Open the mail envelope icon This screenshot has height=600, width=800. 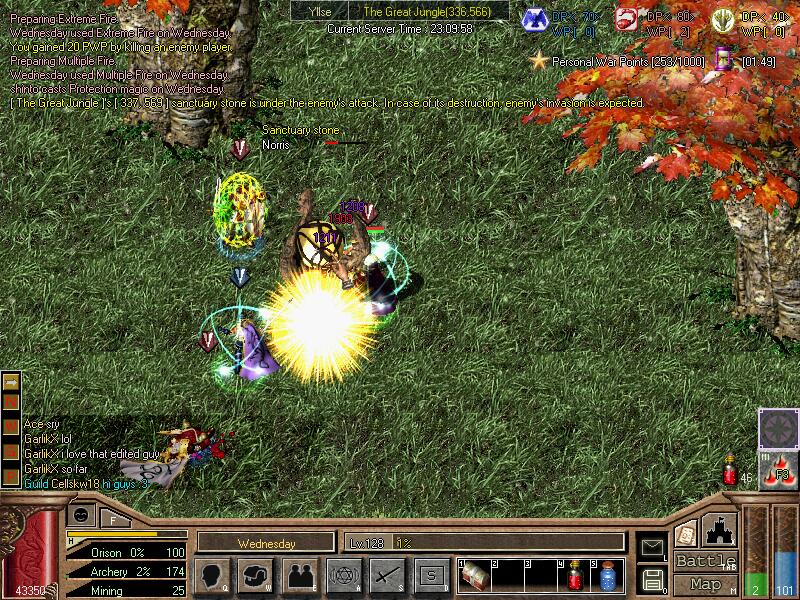652,547
